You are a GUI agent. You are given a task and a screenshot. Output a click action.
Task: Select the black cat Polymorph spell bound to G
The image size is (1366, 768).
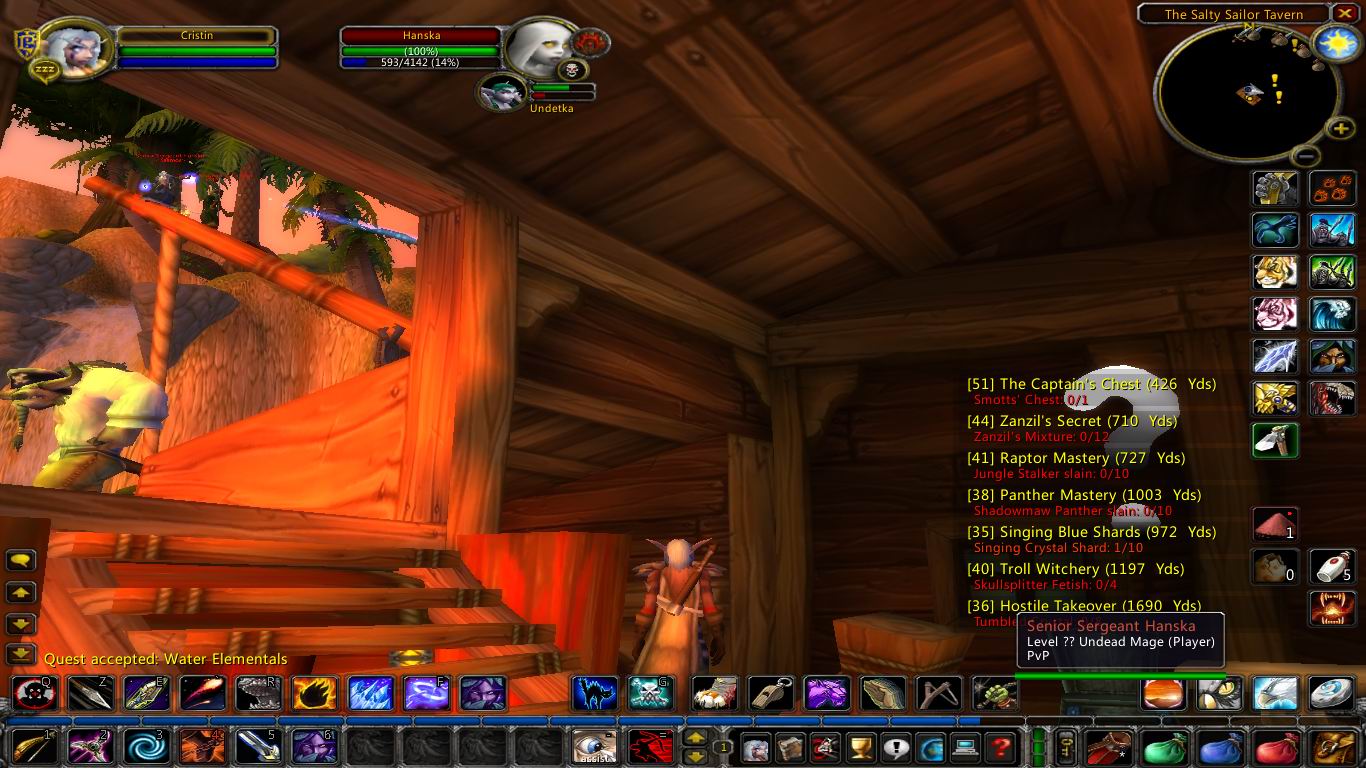[593, 694]
